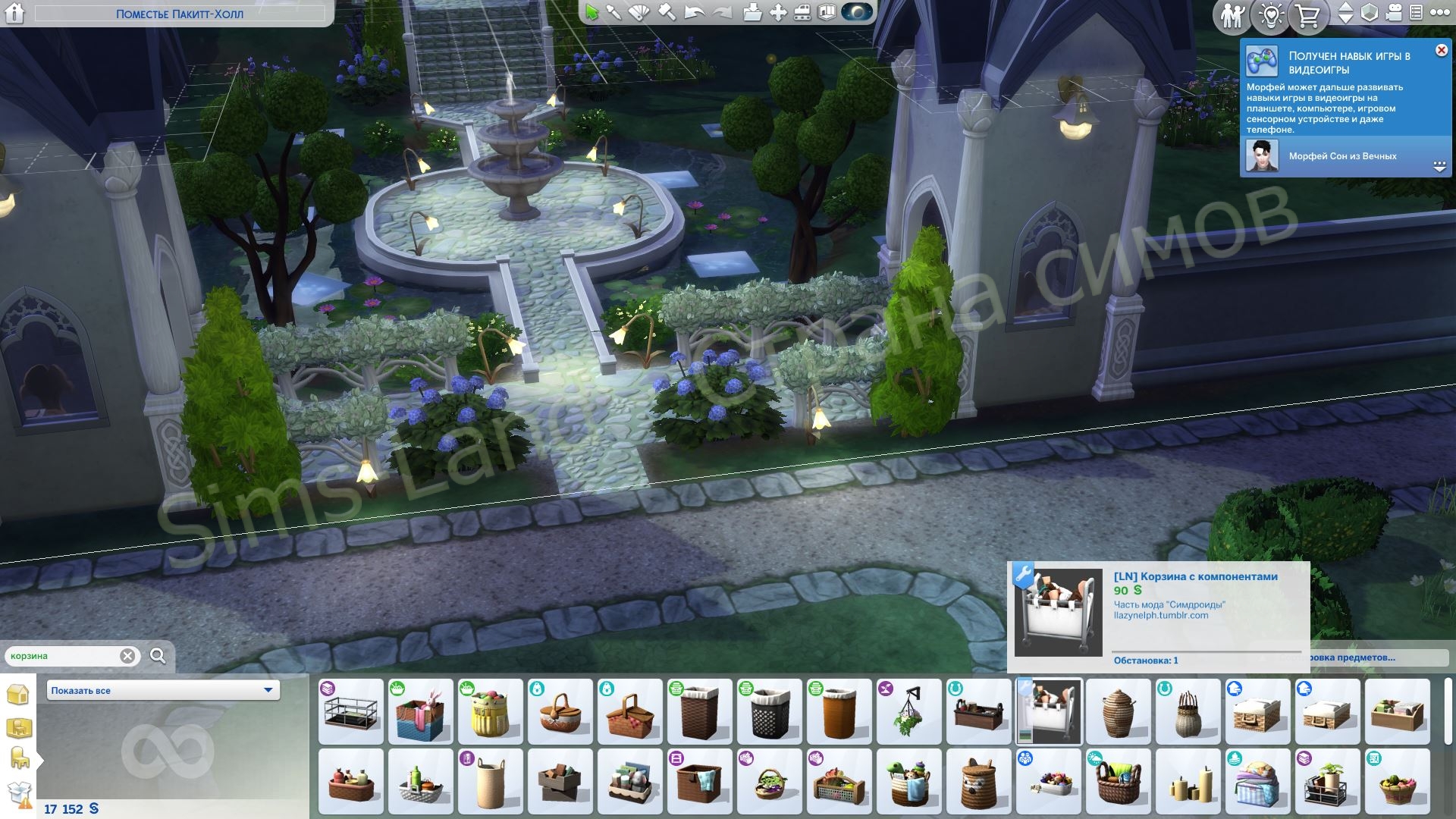Toggle the day-night lighting button
This screenshot has width=1456, height=819.
pyautogui.click(x=857, y=12)
